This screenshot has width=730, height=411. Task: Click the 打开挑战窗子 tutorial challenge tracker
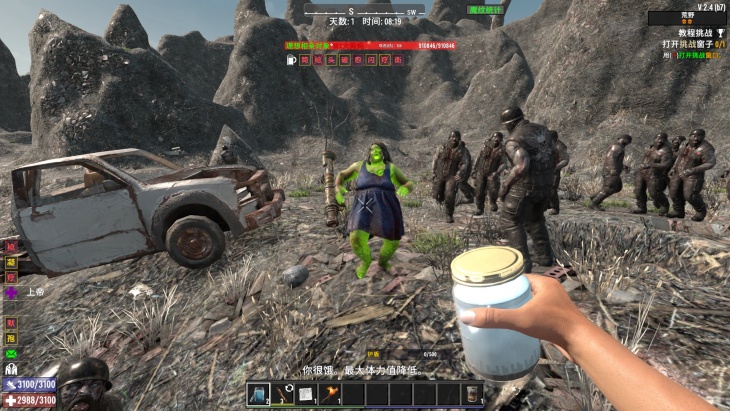point(691,44)
